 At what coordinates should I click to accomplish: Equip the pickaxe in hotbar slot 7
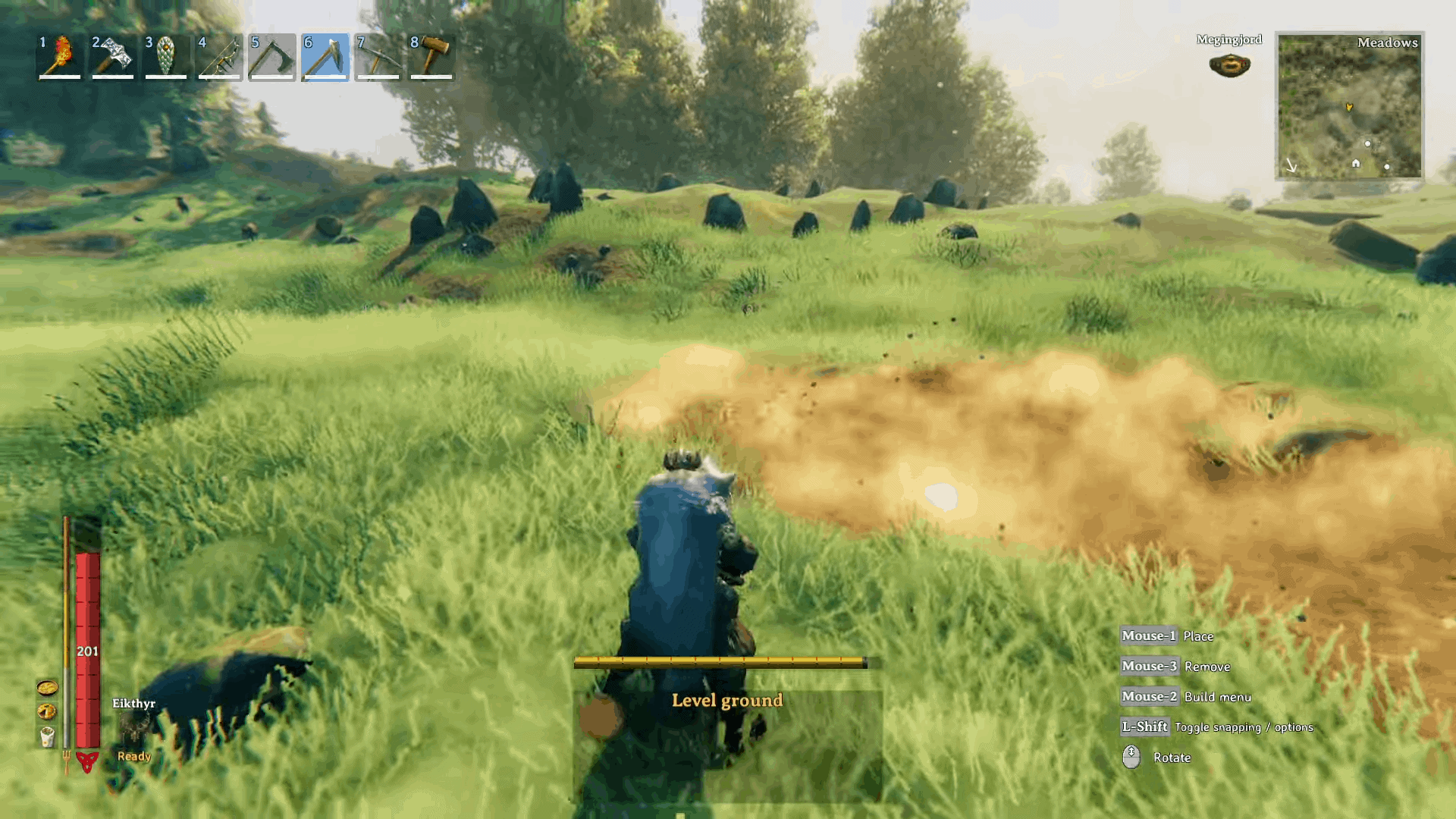[x=378, y=58]
